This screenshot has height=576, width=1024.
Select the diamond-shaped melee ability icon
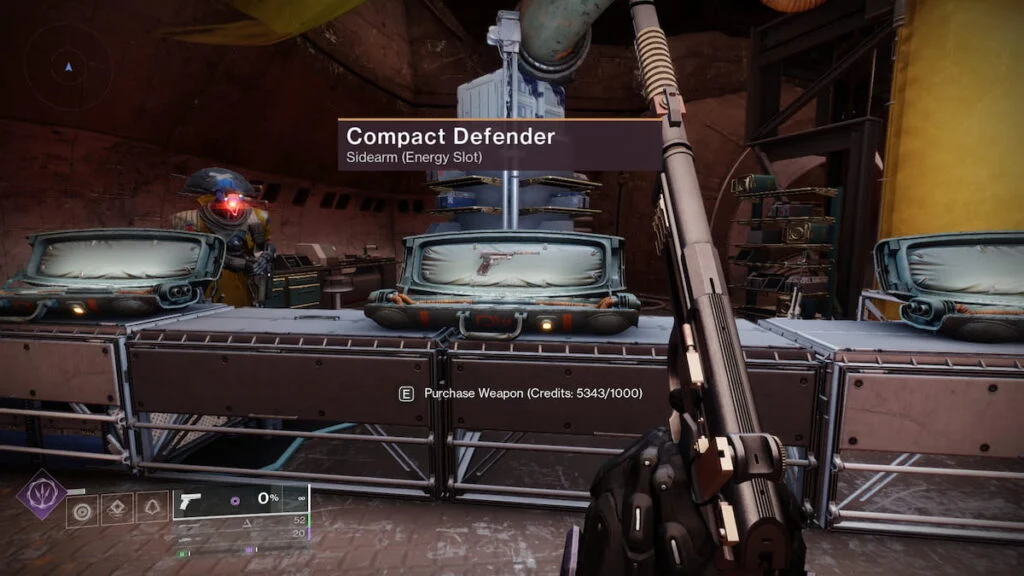pos(117,509)
